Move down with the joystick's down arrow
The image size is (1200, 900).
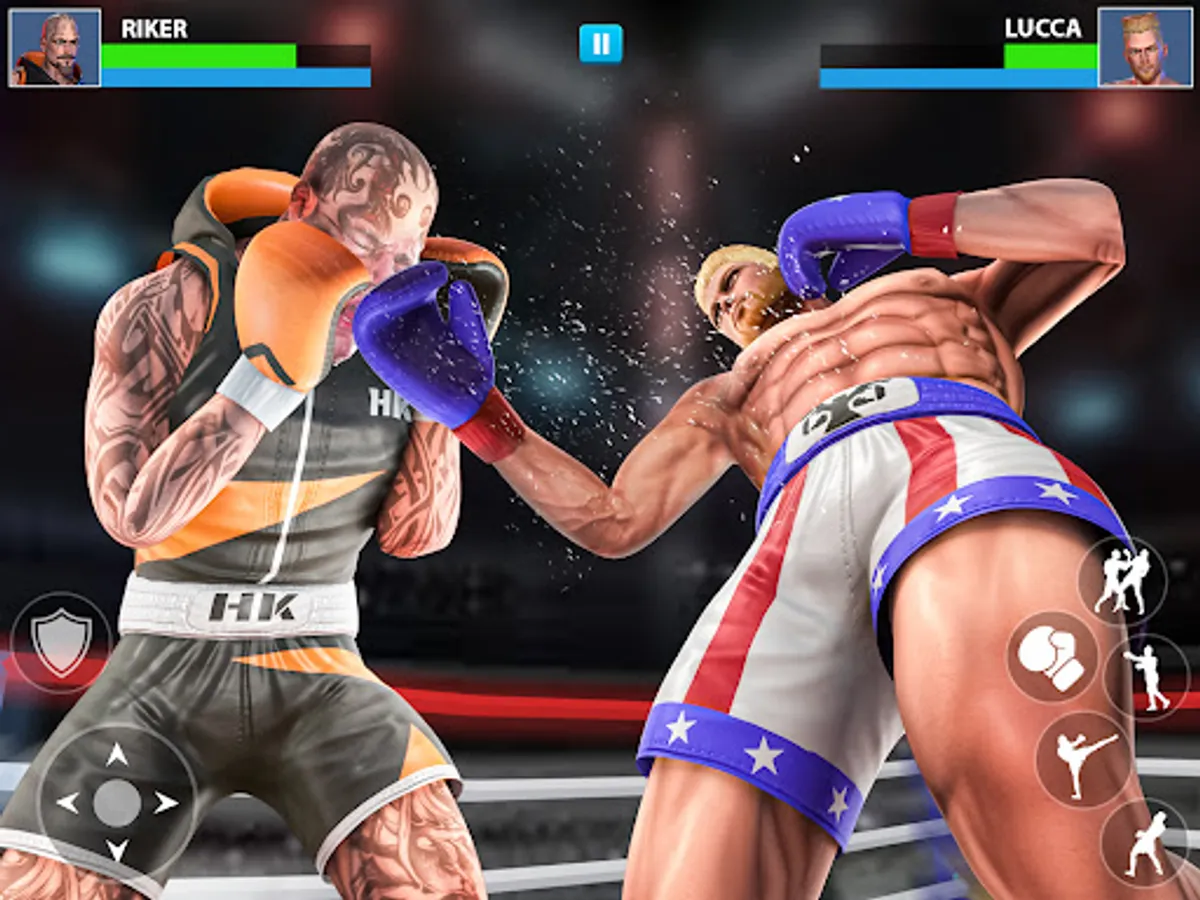117,850
